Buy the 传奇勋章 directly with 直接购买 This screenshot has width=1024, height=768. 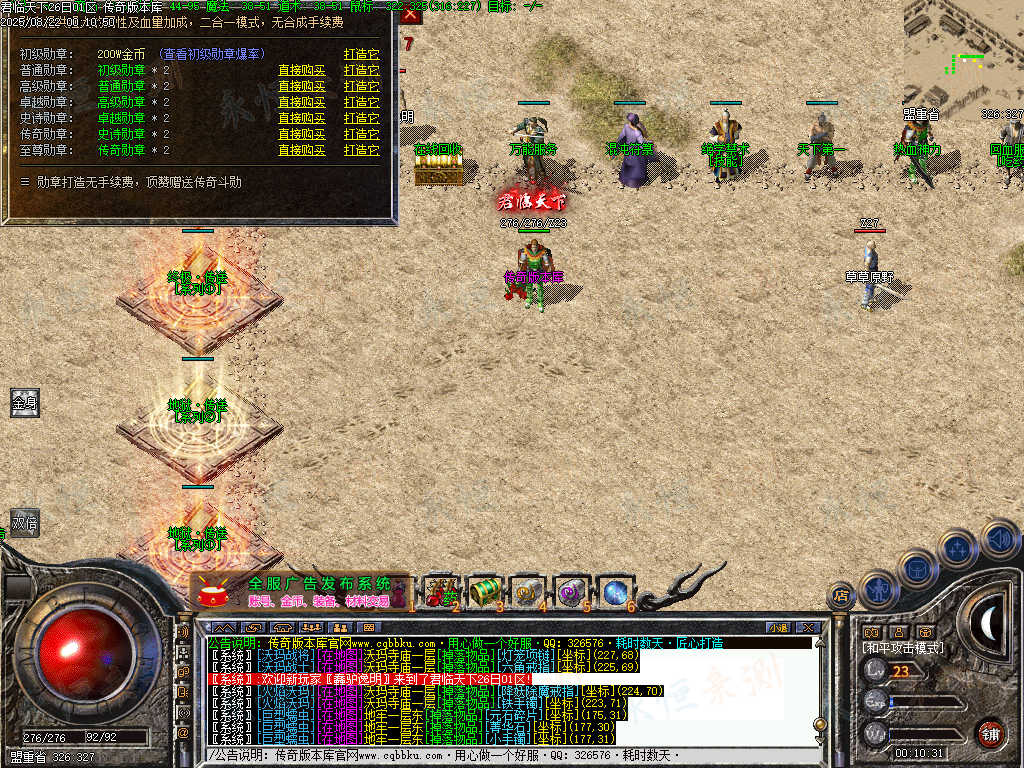(x=301, y=134)
